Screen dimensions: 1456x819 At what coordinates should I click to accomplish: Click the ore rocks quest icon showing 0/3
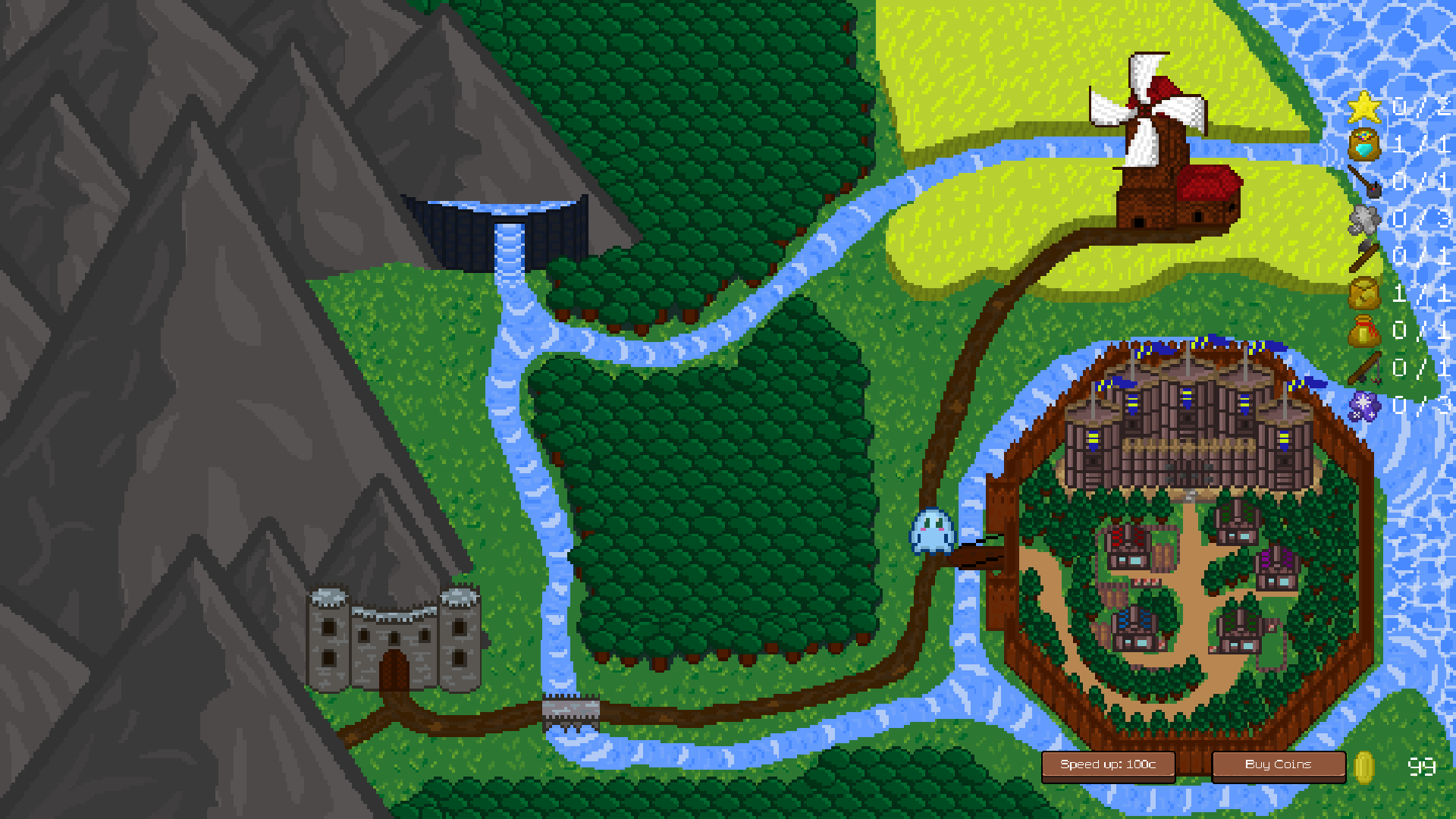(x=1365, y=221)
